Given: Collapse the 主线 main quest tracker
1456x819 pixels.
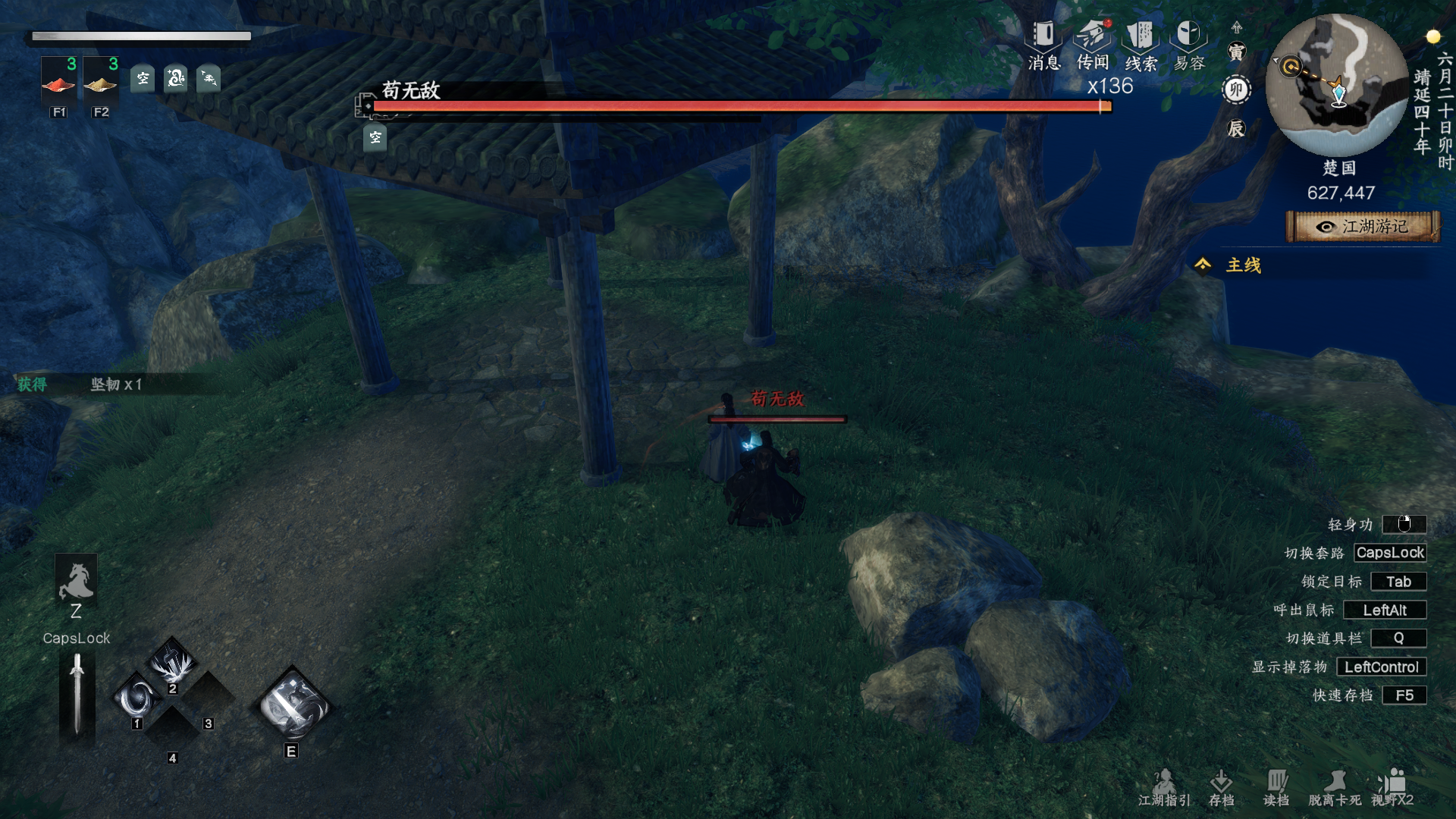Looking at the screenshot, I should tap(1203, 265).
